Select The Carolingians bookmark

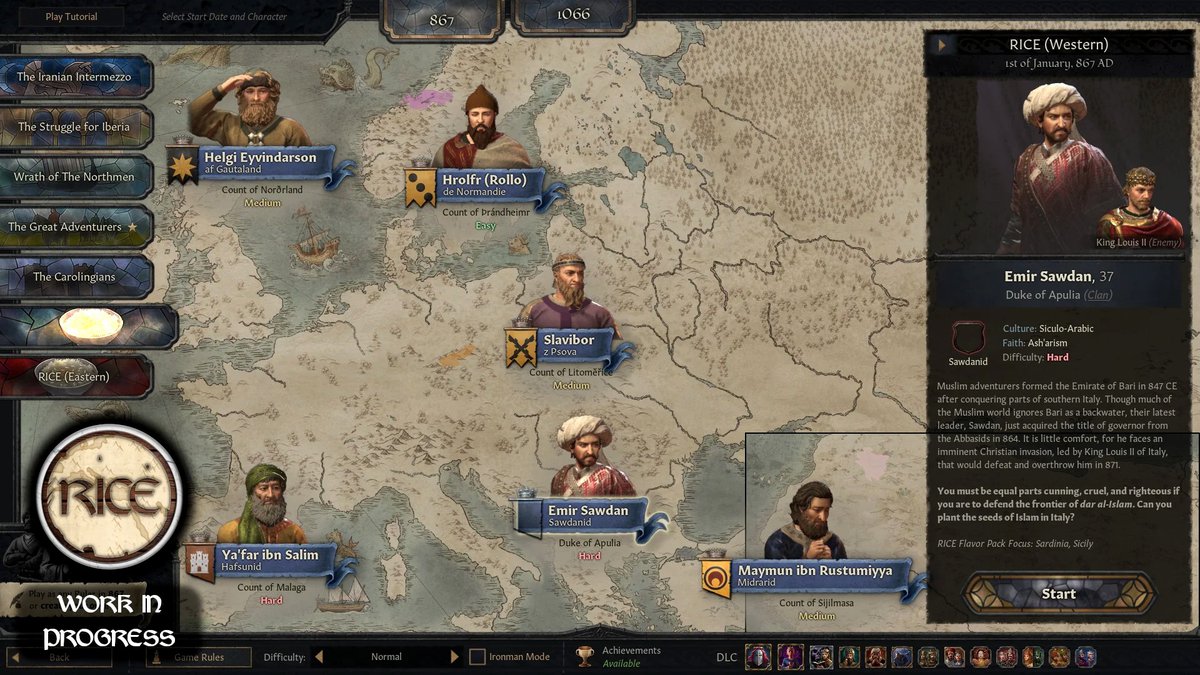coord(76,277)
